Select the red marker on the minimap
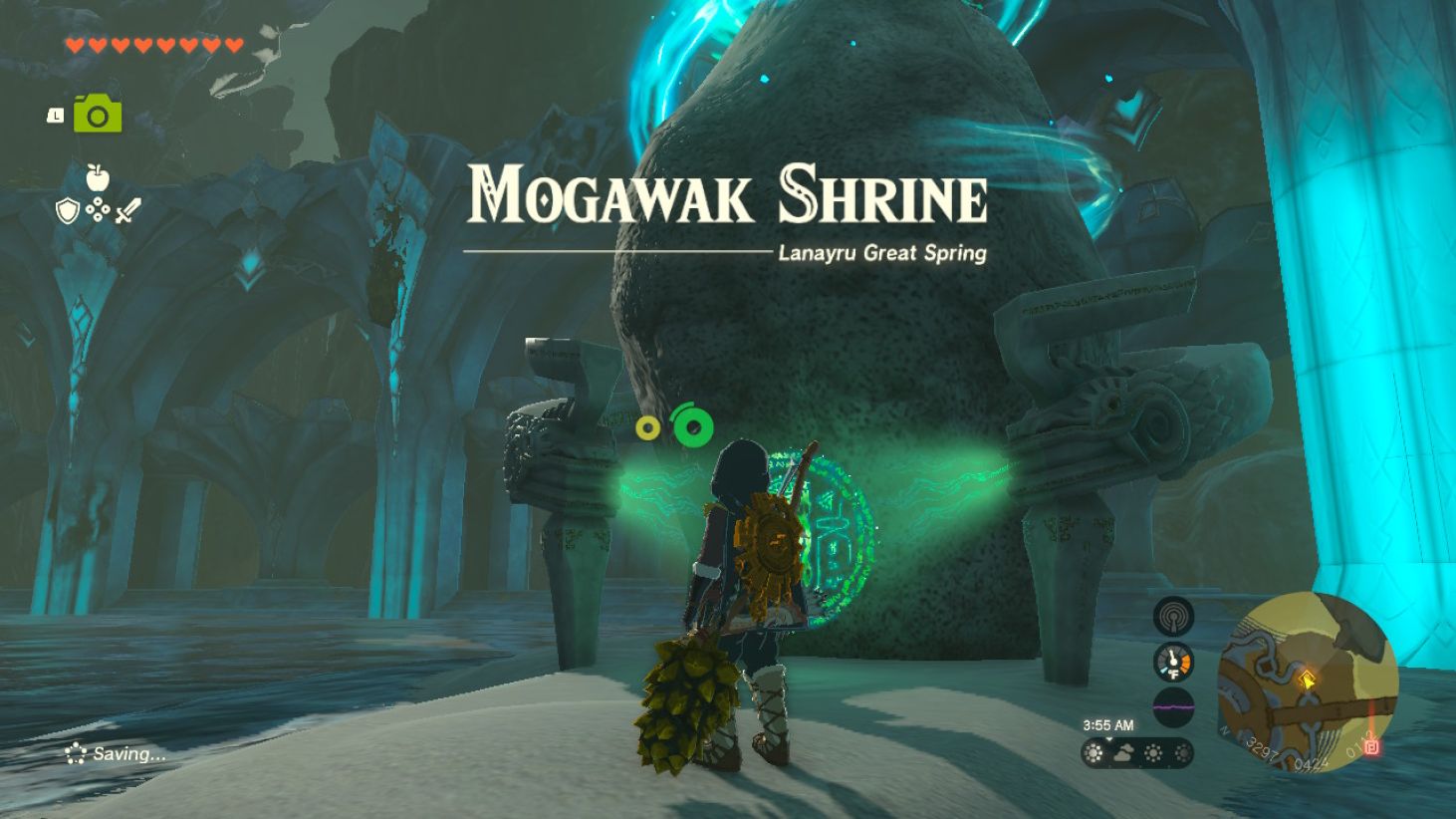The width and height of the screenshot is (1456, 819). tap(1373, 747)
